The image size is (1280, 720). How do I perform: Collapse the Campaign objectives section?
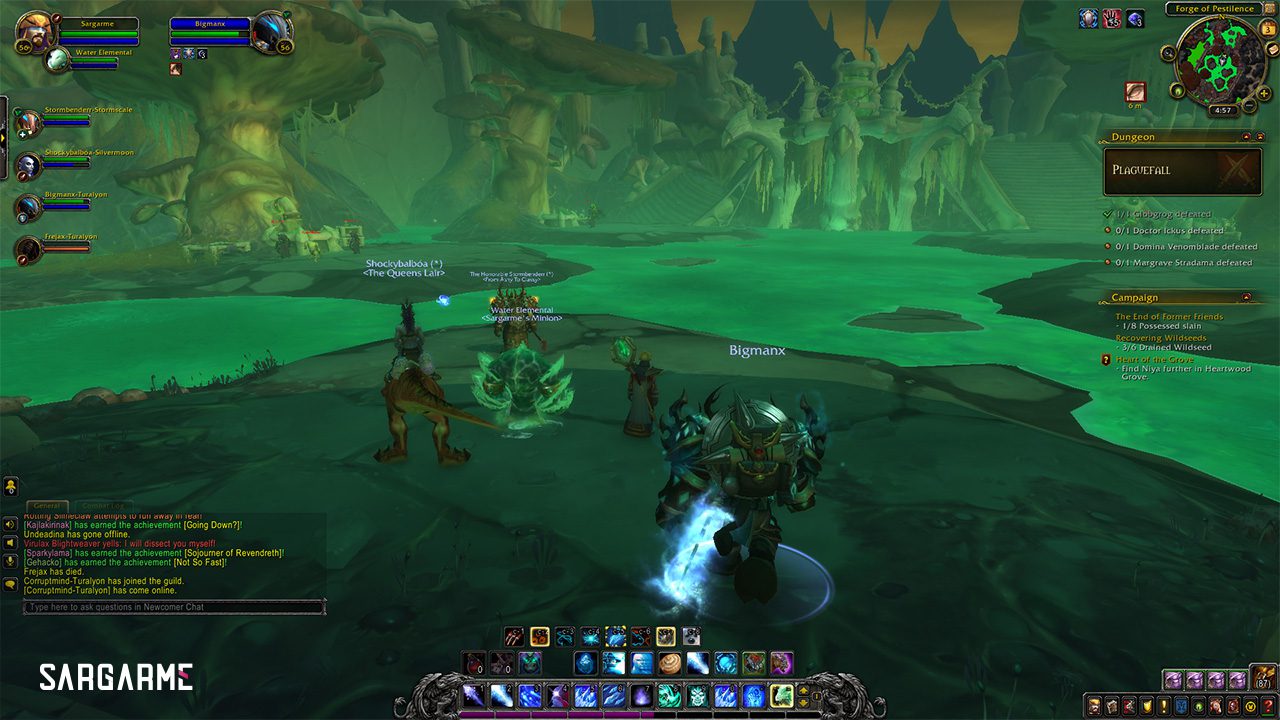[x=1246, y=297]
